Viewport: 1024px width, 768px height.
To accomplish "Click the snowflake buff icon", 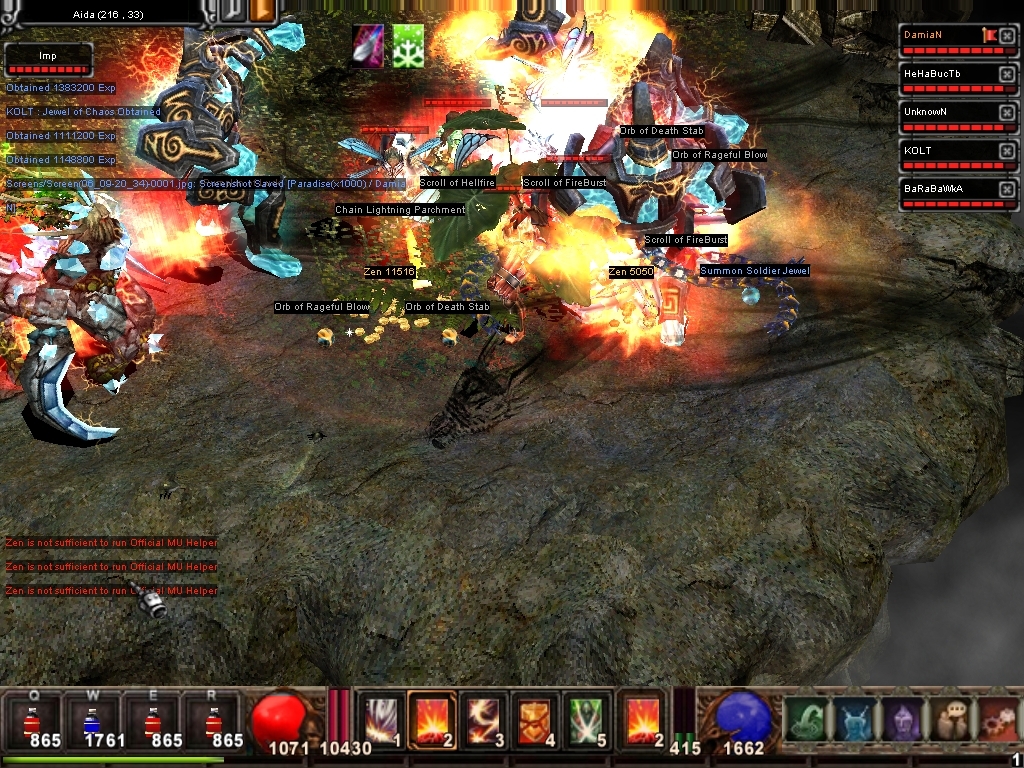I will click(407, 47).
